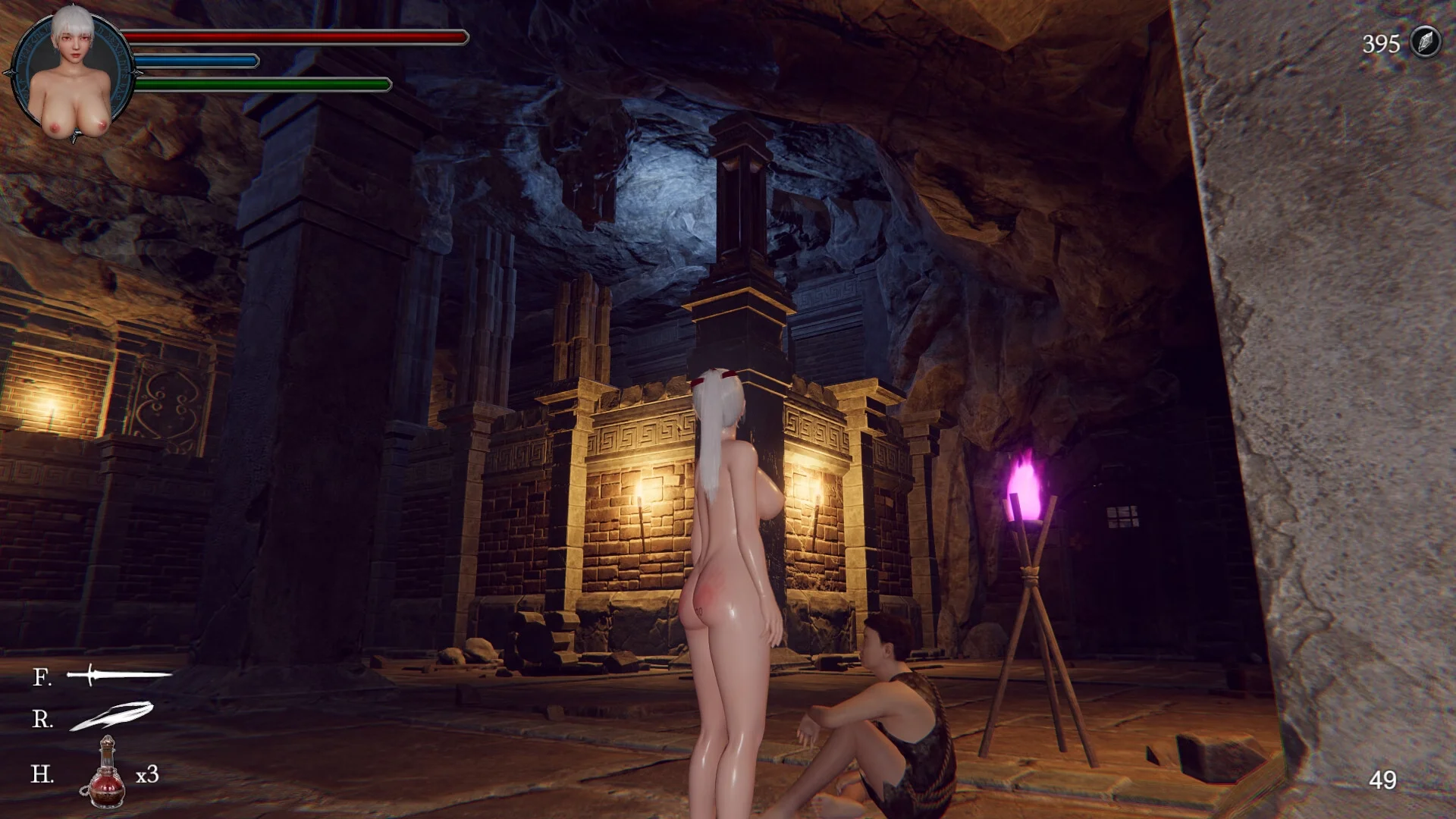This screenshot has width=1456, height=819.
Task: Click the crystal currency icon
Action: coord(1426,42)
